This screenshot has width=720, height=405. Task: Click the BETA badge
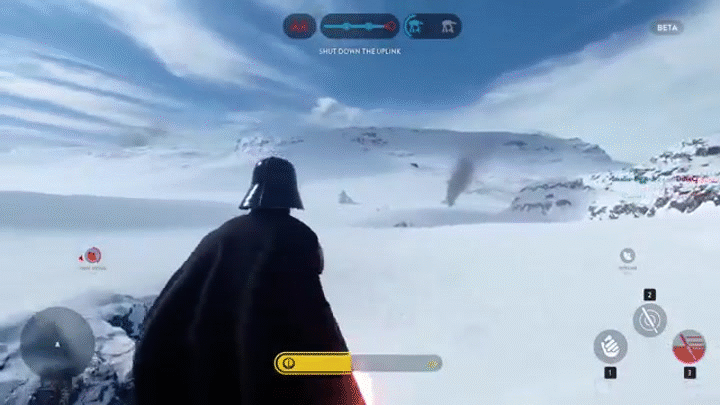click(667, 28)
